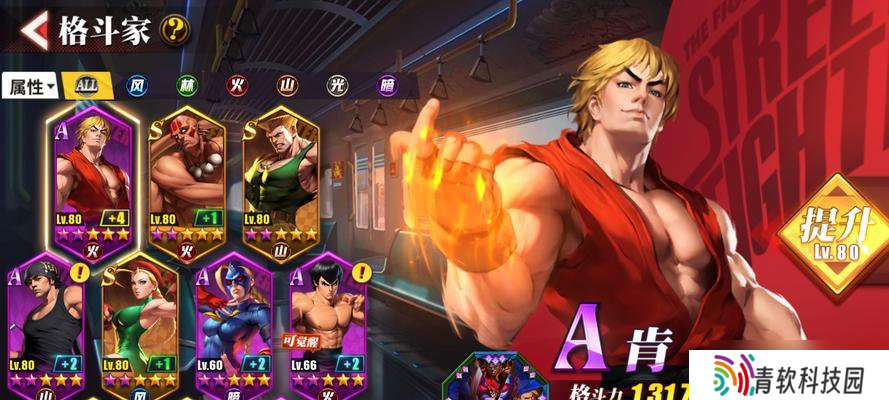Filter fighters by 光 light attribute
889x400 pixels.
(337, 86)
